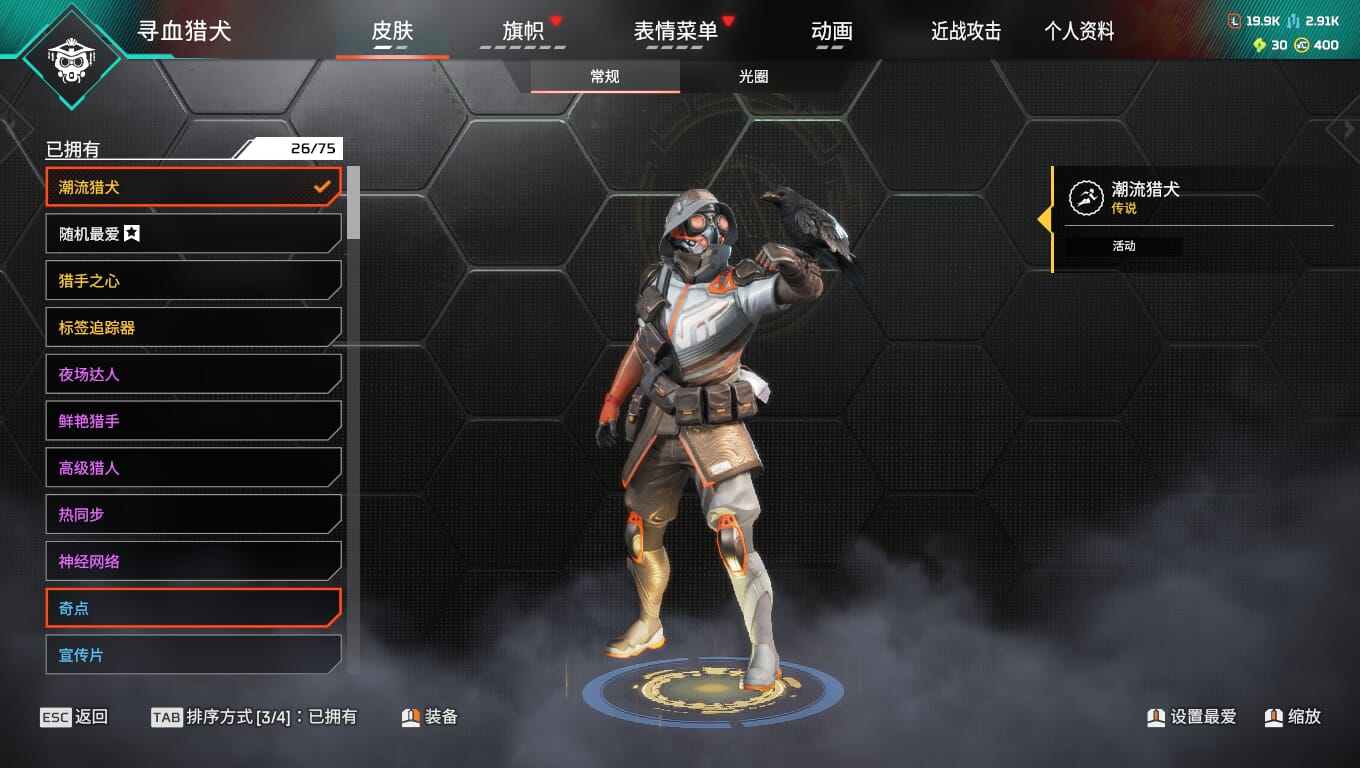The height and width of the screenshot is (768, 1360).
Task: Select the 高级猎人 skin
Action: [x=193, y=468]
